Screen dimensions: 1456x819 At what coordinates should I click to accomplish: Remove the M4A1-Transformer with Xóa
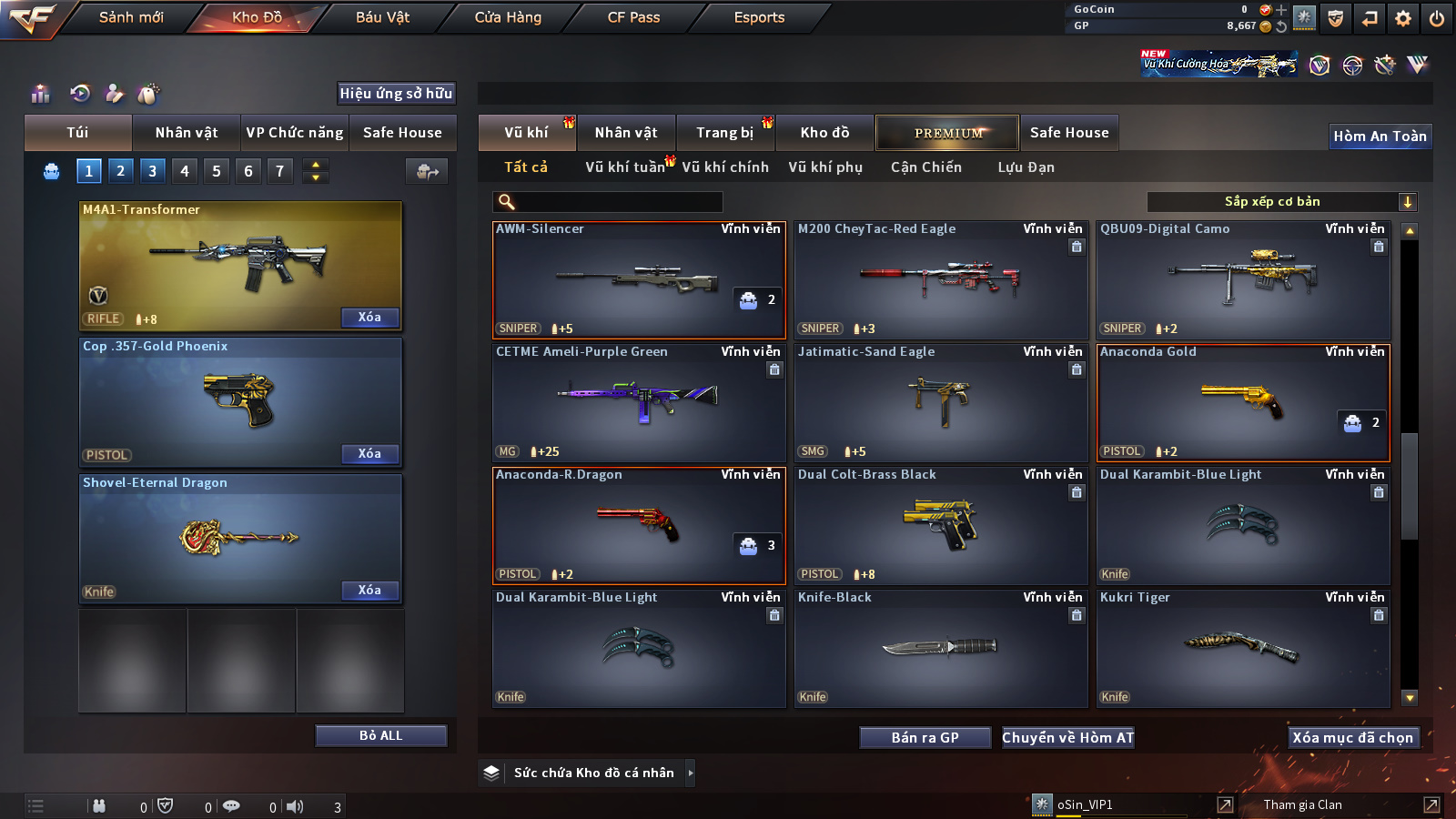(369, 318)
